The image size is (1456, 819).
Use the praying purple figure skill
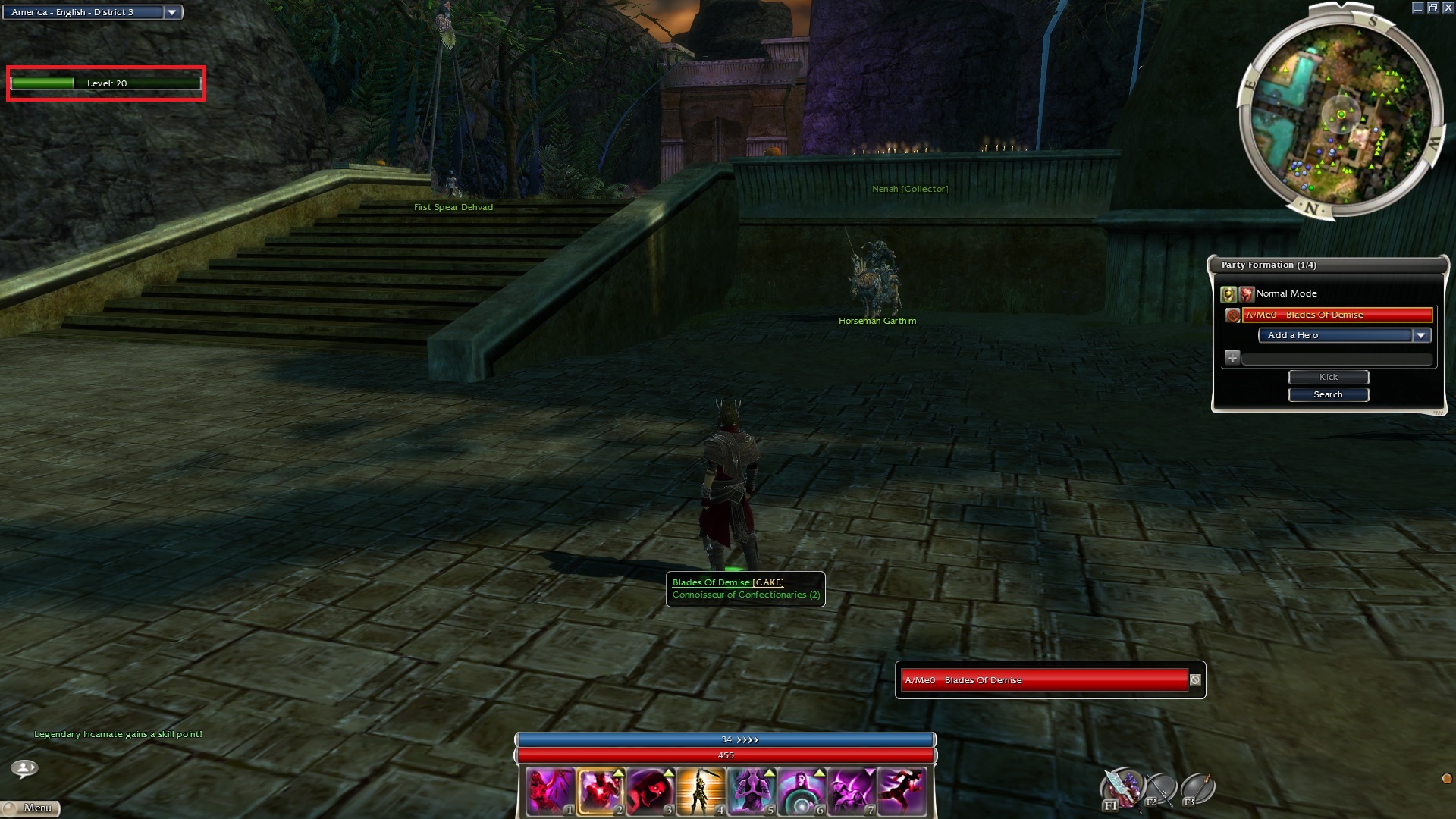tap(750, 791)
